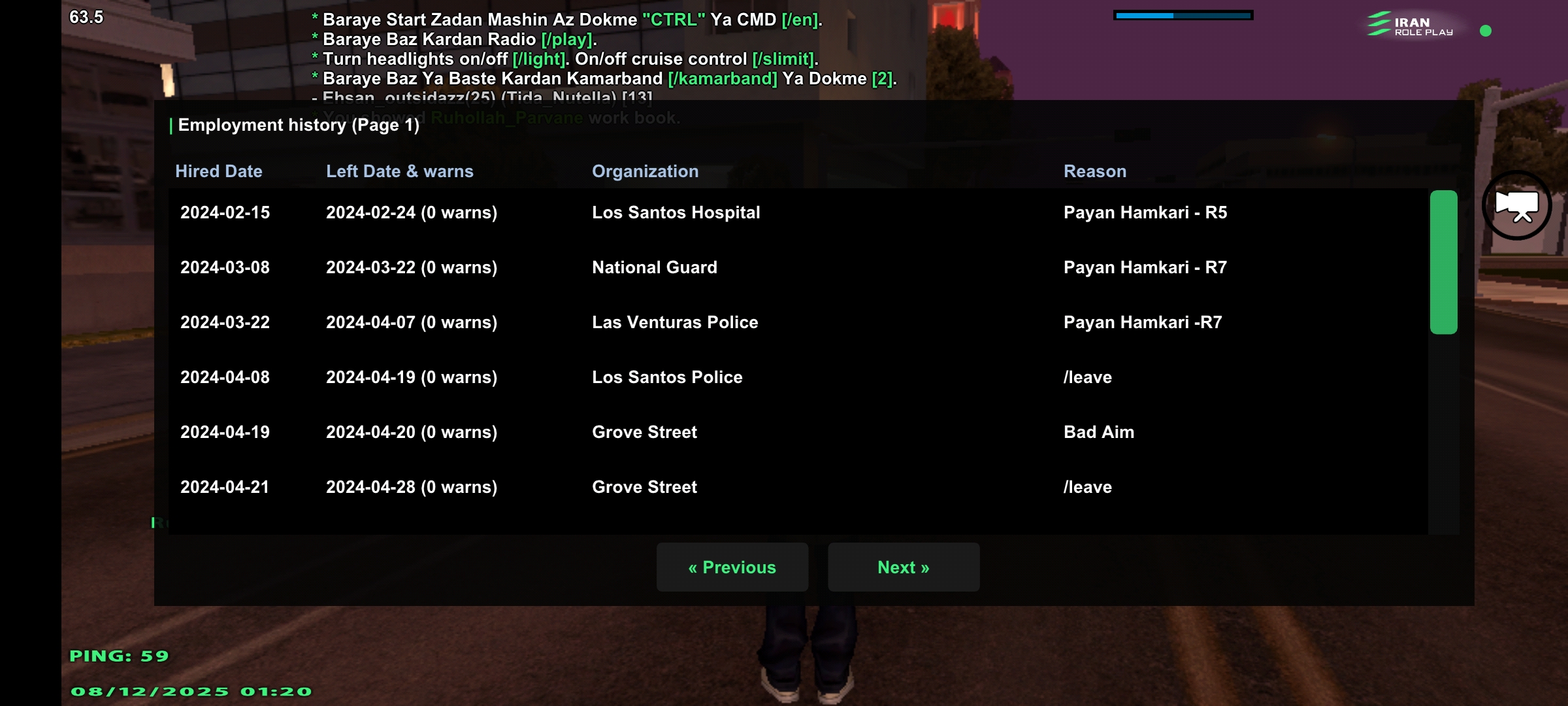This screenshot has width=1568, height=706.
Task: Select the row hired on 2024-04-21
Action: (x=225, y=487)
